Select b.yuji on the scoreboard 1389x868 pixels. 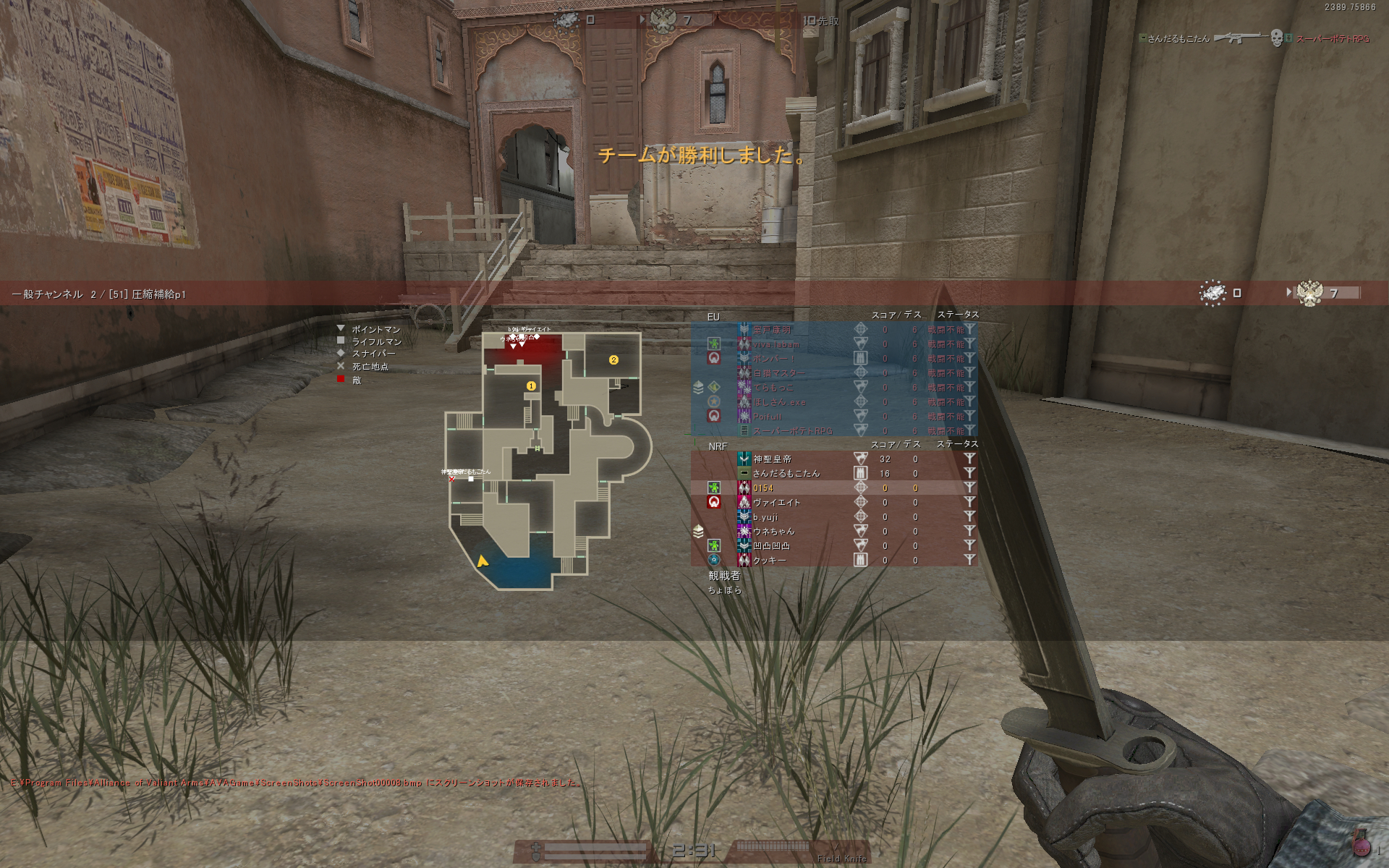(x=765, y=517)
